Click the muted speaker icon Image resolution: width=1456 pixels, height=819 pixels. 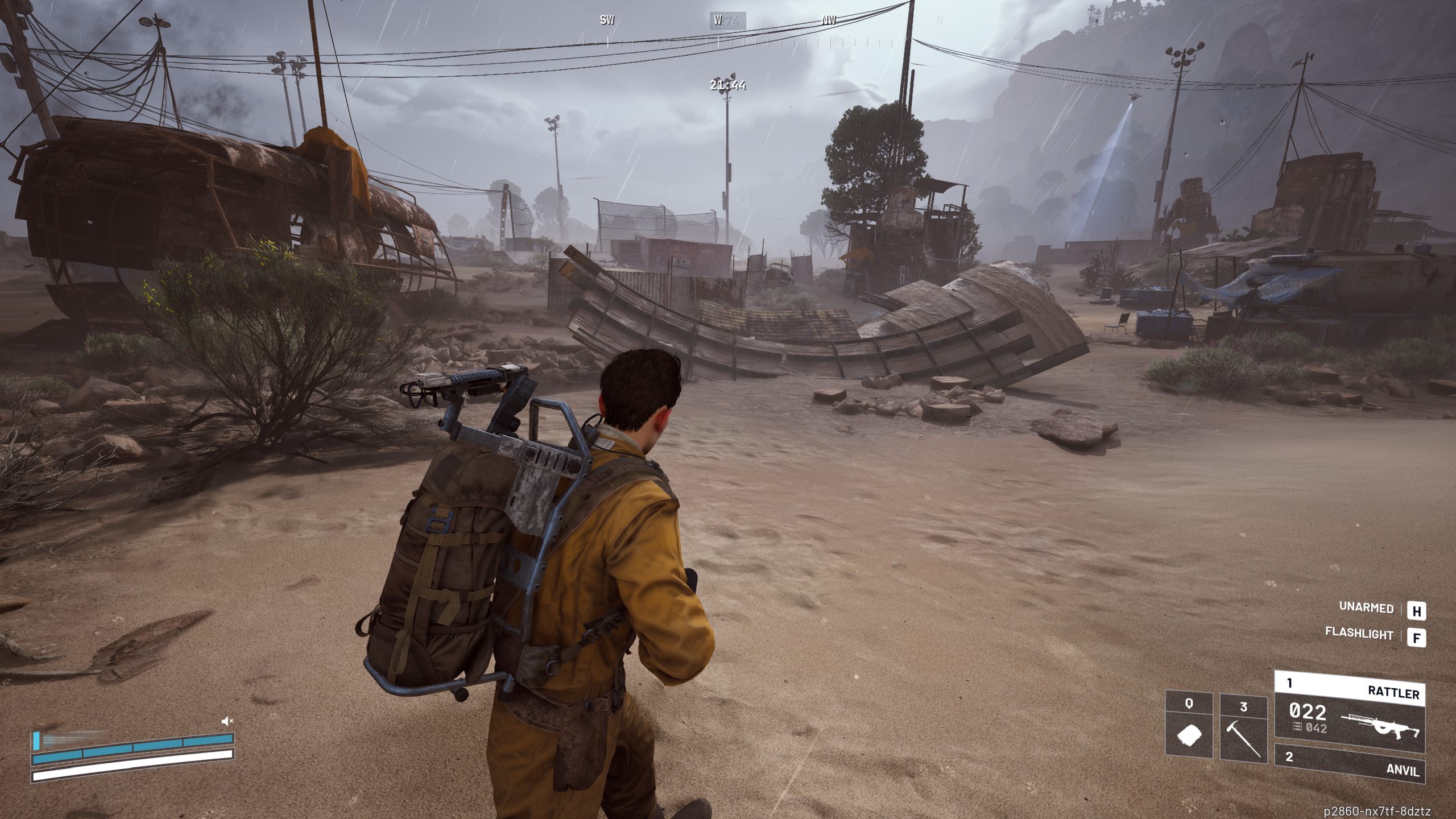(x=227, y=721)
